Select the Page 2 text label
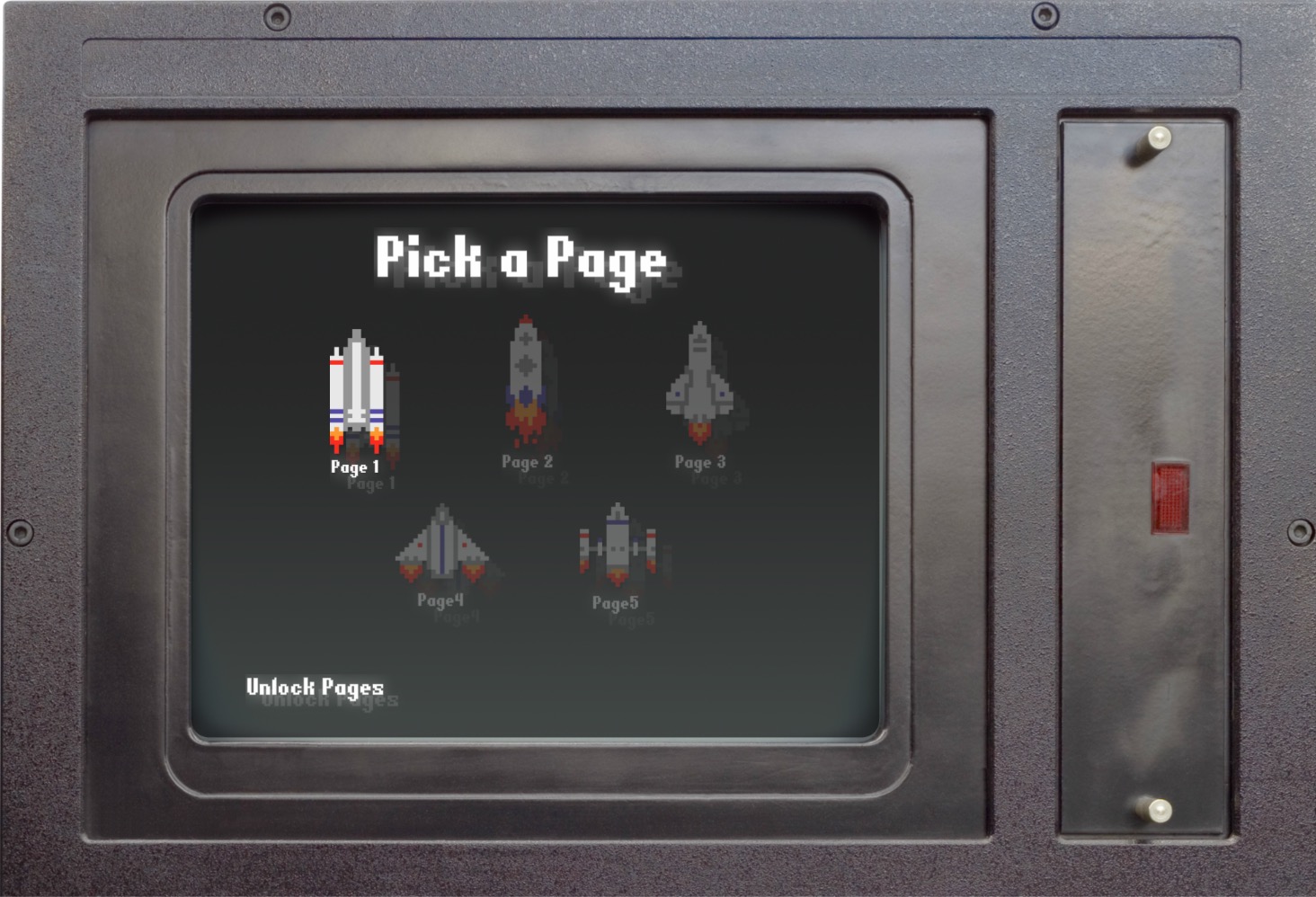 pyautogui.click(x=526, y=460)
